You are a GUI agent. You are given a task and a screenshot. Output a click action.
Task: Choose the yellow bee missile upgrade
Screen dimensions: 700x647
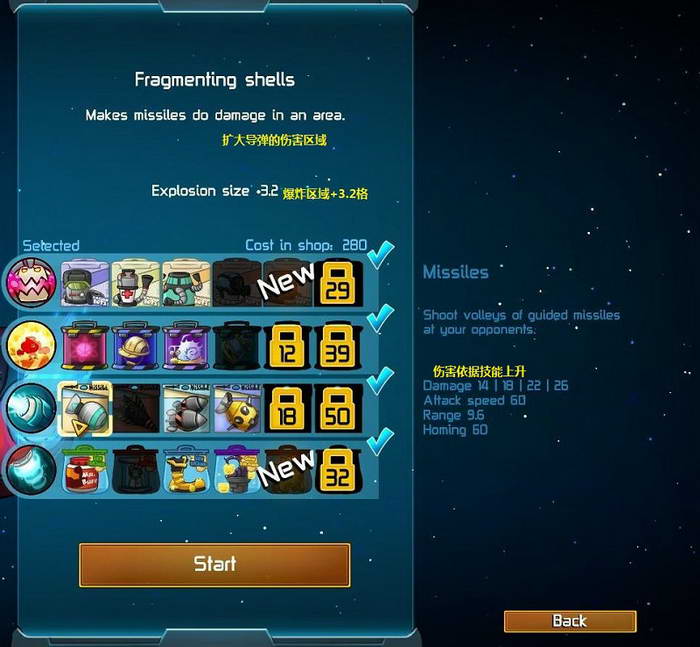tap(236, 408)
